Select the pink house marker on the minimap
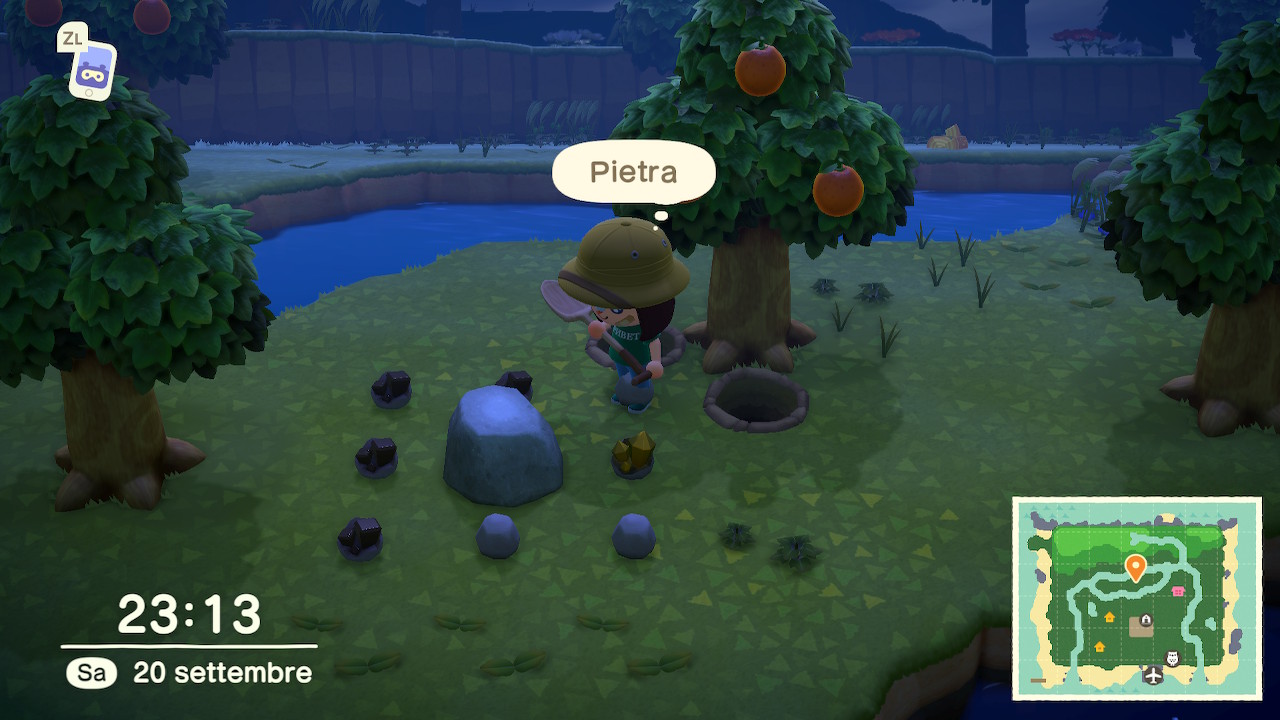The width and height of the screenshot is (1280, 720). pos(1178,591)
